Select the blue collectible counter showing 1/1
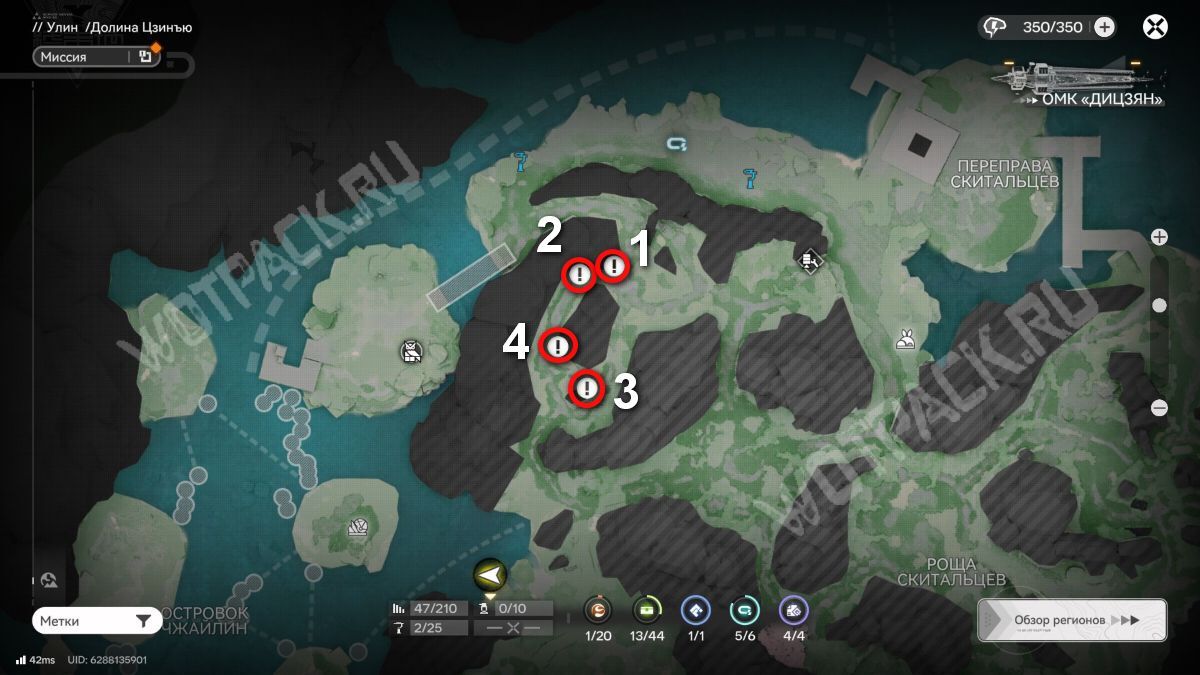Image resolution: width=1200 pixels, height=675 pixels. pyautogui.click(x=695, y=609)
